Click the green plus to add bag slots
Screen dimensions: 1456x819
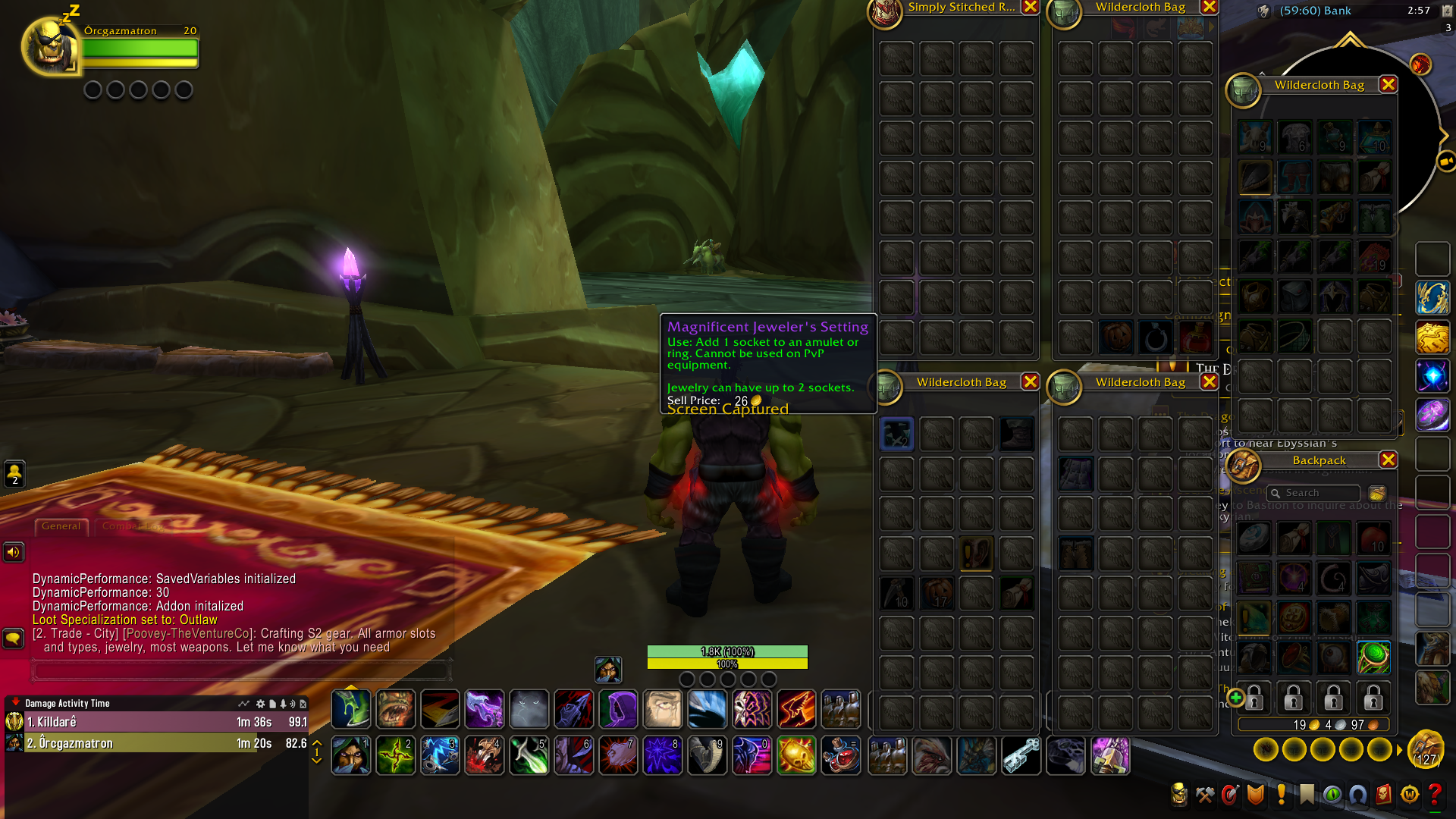[x=1235, y=697]
